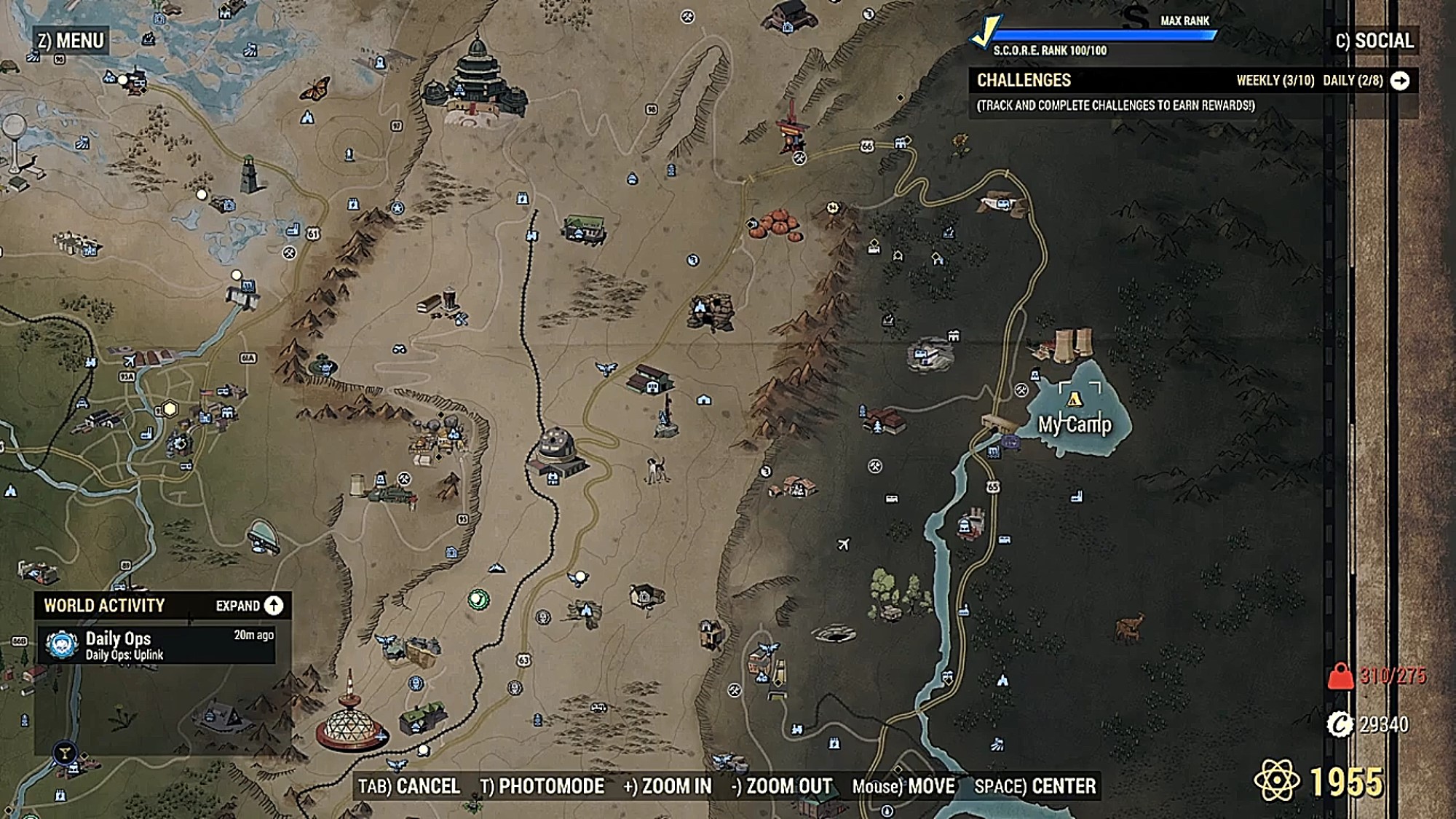Viewport: 1456px width, 819px height.
Task: Select the orange butterfly map marker
Action: click(316, 90)
